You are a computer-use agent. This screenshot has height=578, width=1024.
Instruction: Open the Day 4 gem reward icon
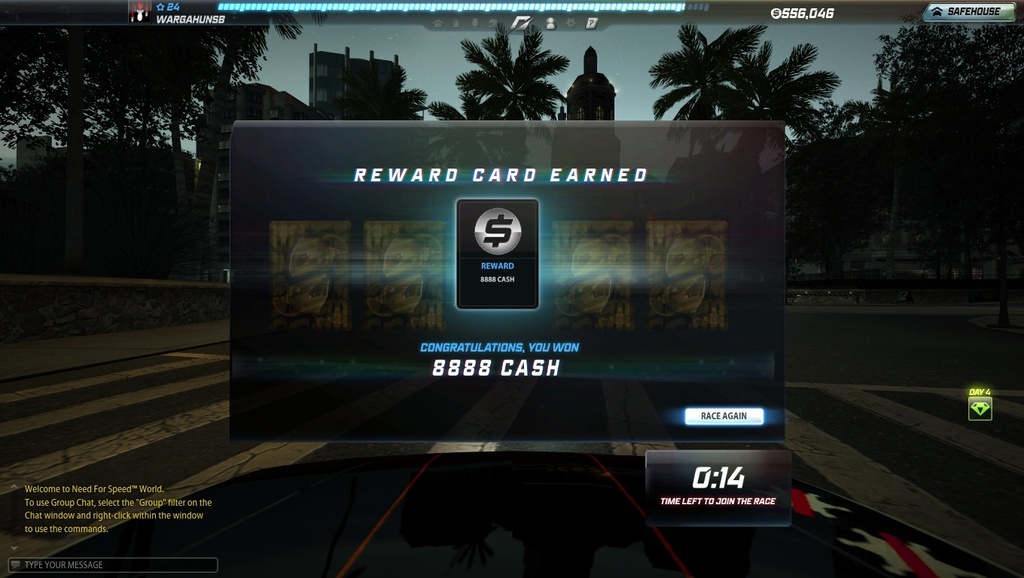[x=980, y=409]
